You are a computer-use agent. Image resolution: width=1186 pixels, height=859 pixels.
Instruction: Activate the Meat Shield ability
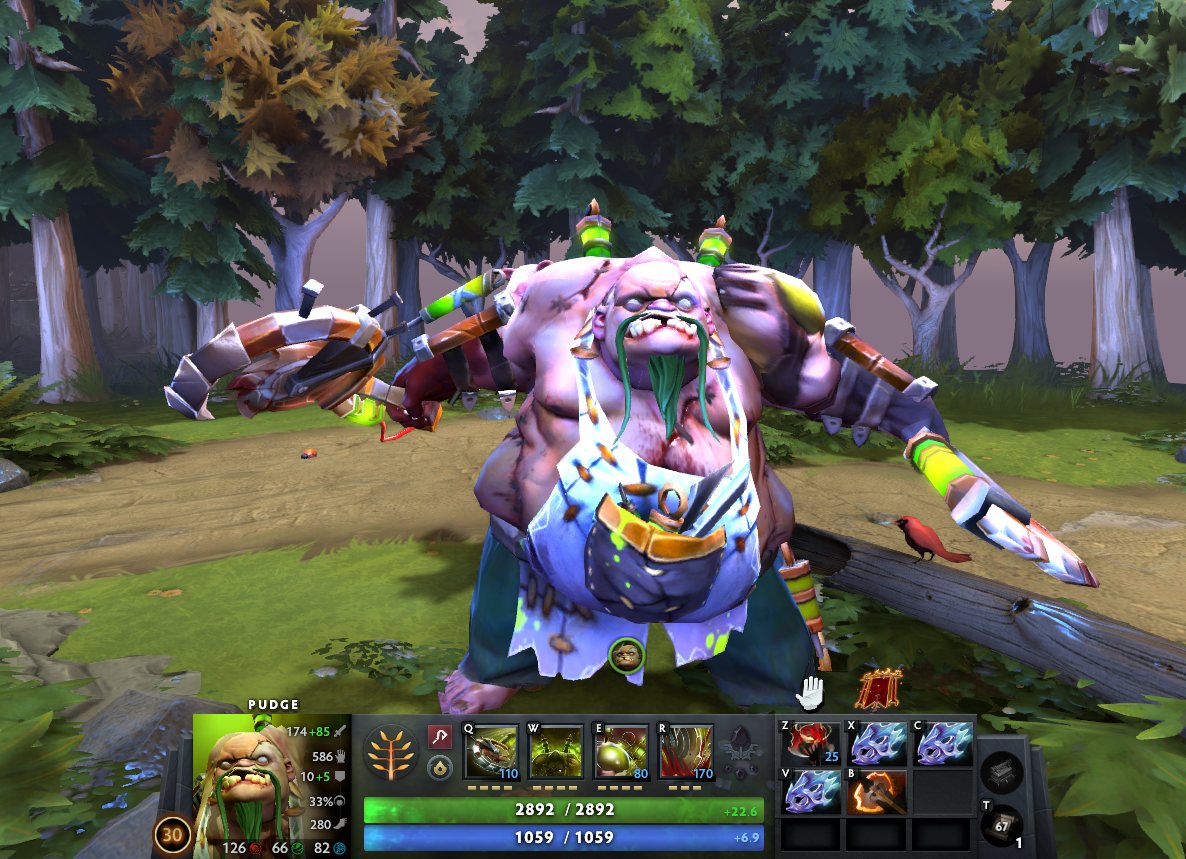(x=621, y=752)
